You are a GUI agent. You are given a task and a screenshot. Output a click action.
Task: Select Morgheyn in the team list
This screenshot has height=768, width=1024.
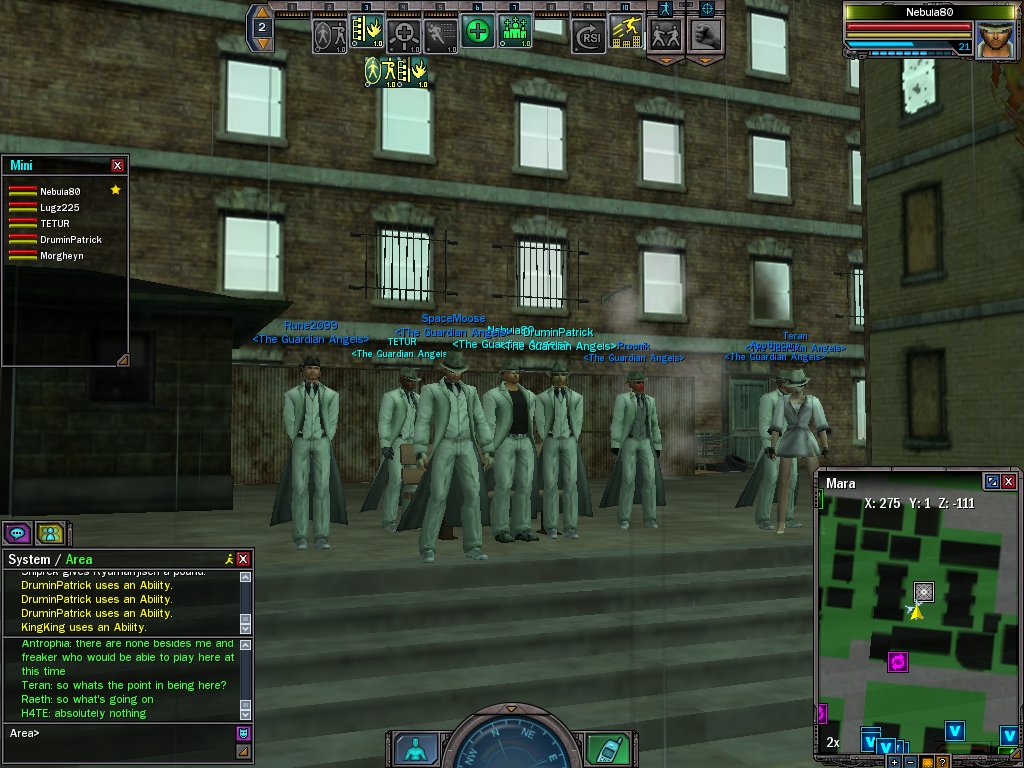[62, 256]
